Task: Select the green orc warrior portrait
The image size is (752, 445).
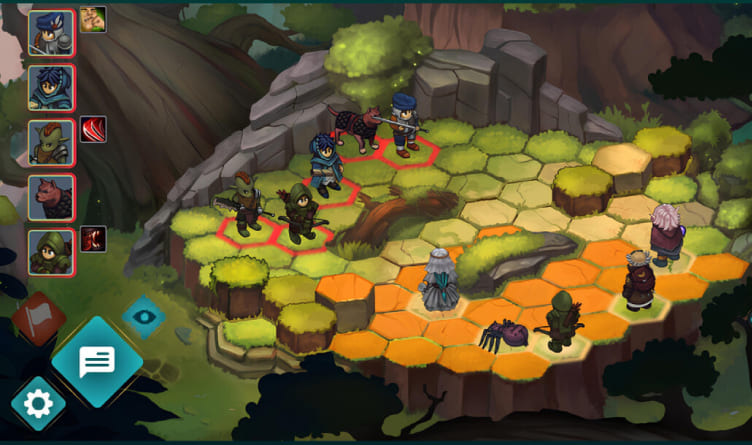Action: (x=51, y=143)
